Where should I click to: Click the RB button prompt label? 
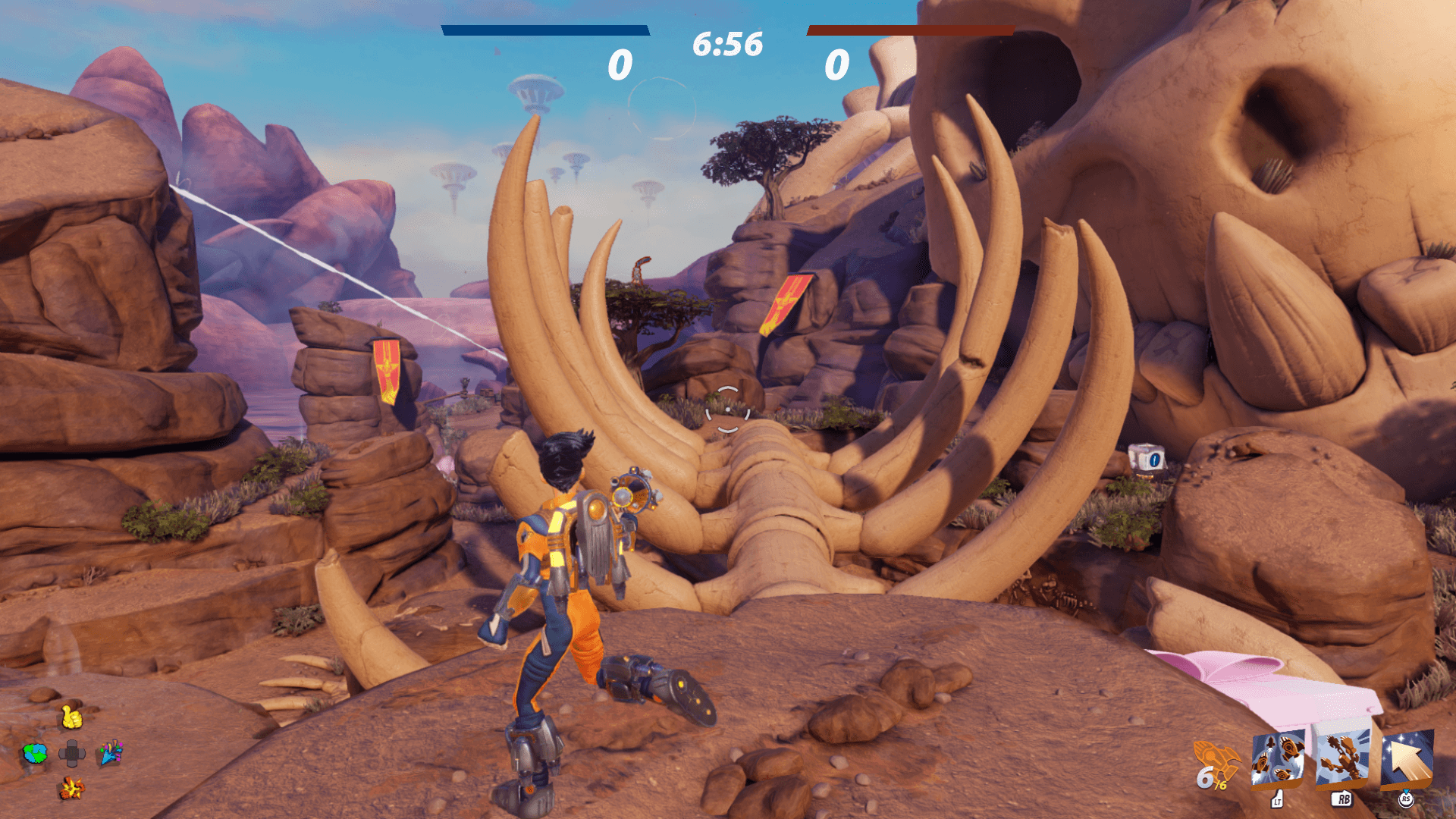(1341, 799)
